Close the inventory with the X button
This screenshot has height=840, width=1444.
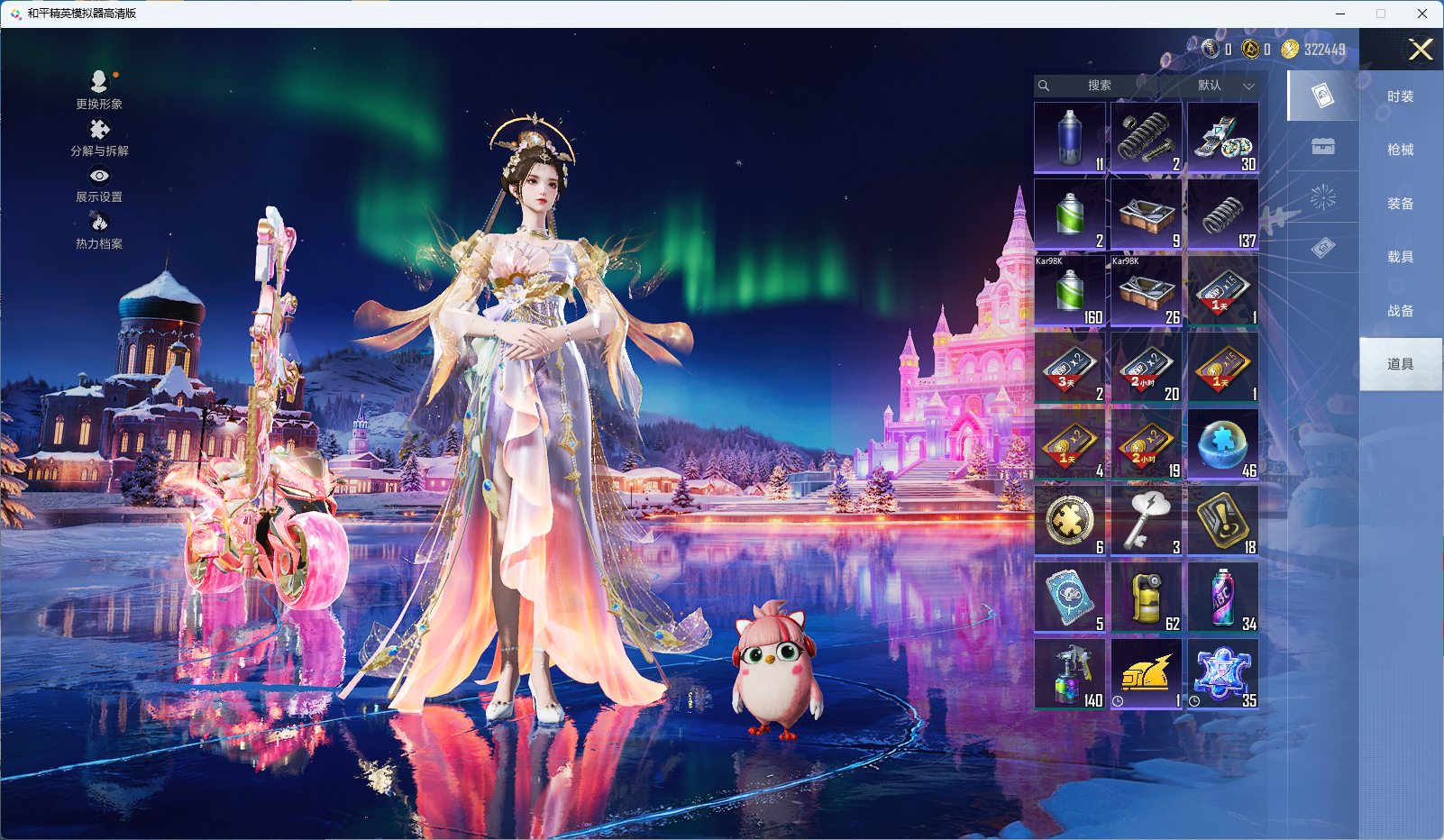coord(1421,50)
